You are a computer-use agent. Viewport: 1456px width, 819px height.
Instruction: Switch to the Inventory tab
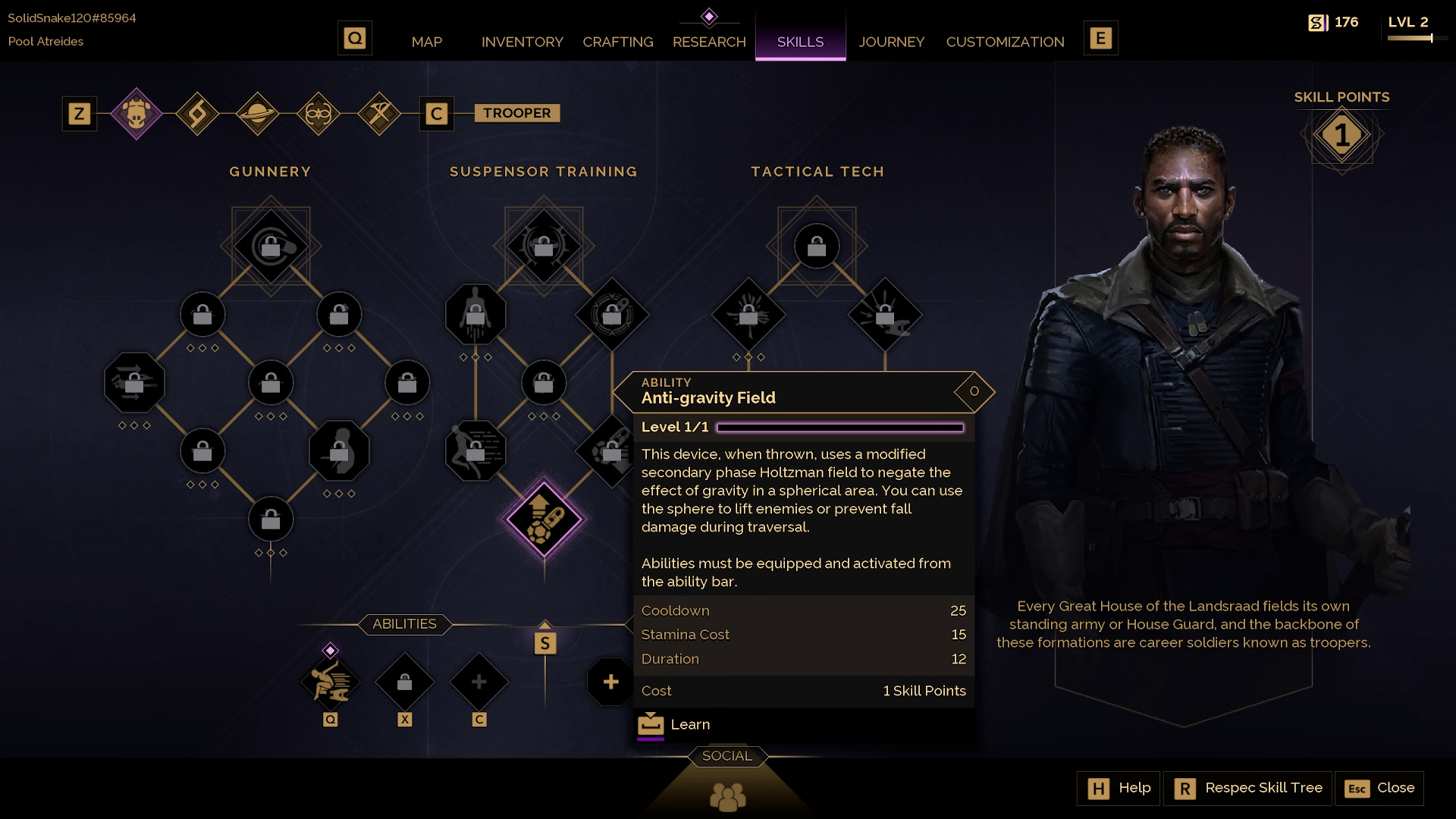[522, 42]
